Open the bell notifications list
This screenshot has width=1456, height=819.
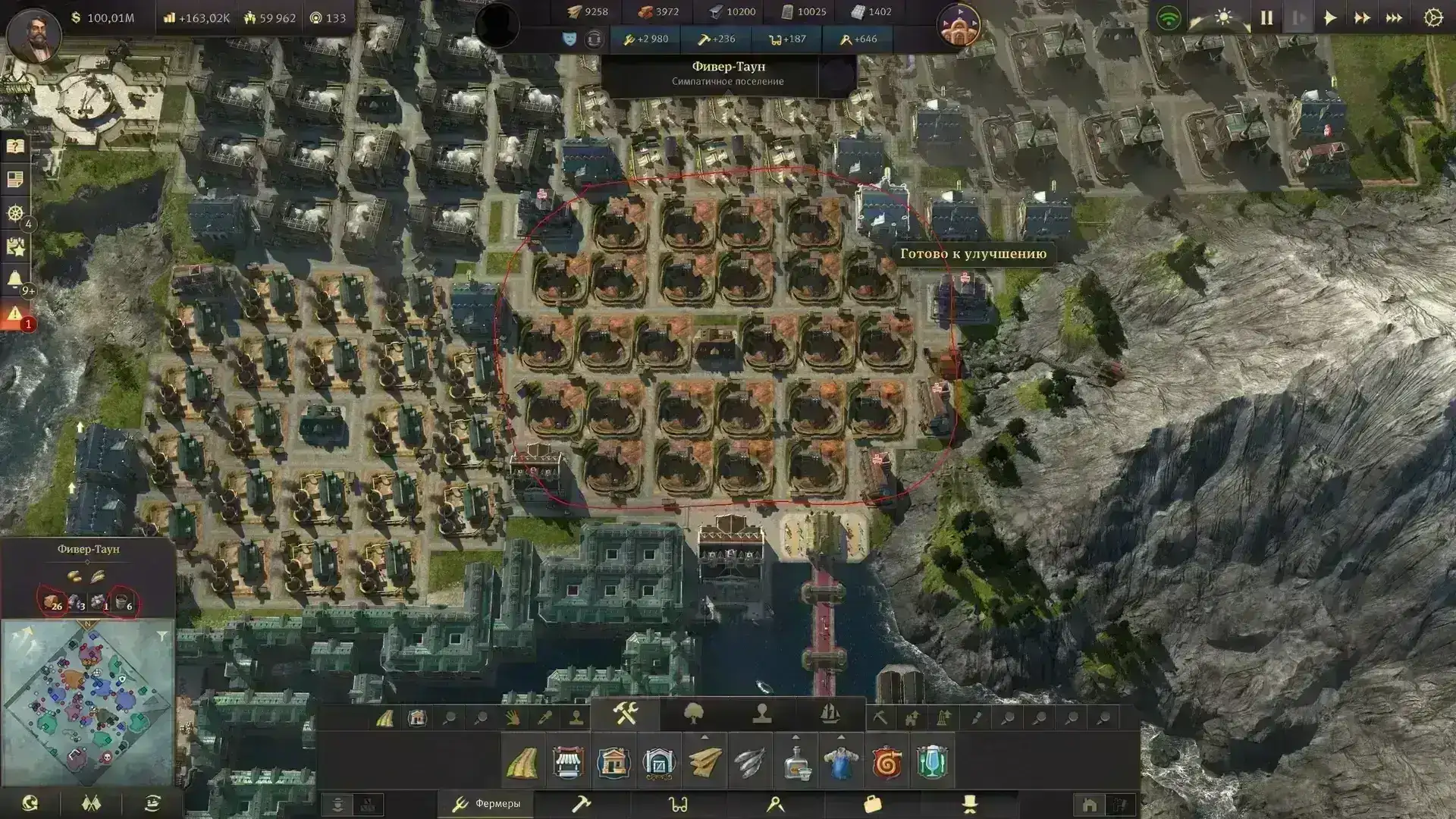coord(15,279)
